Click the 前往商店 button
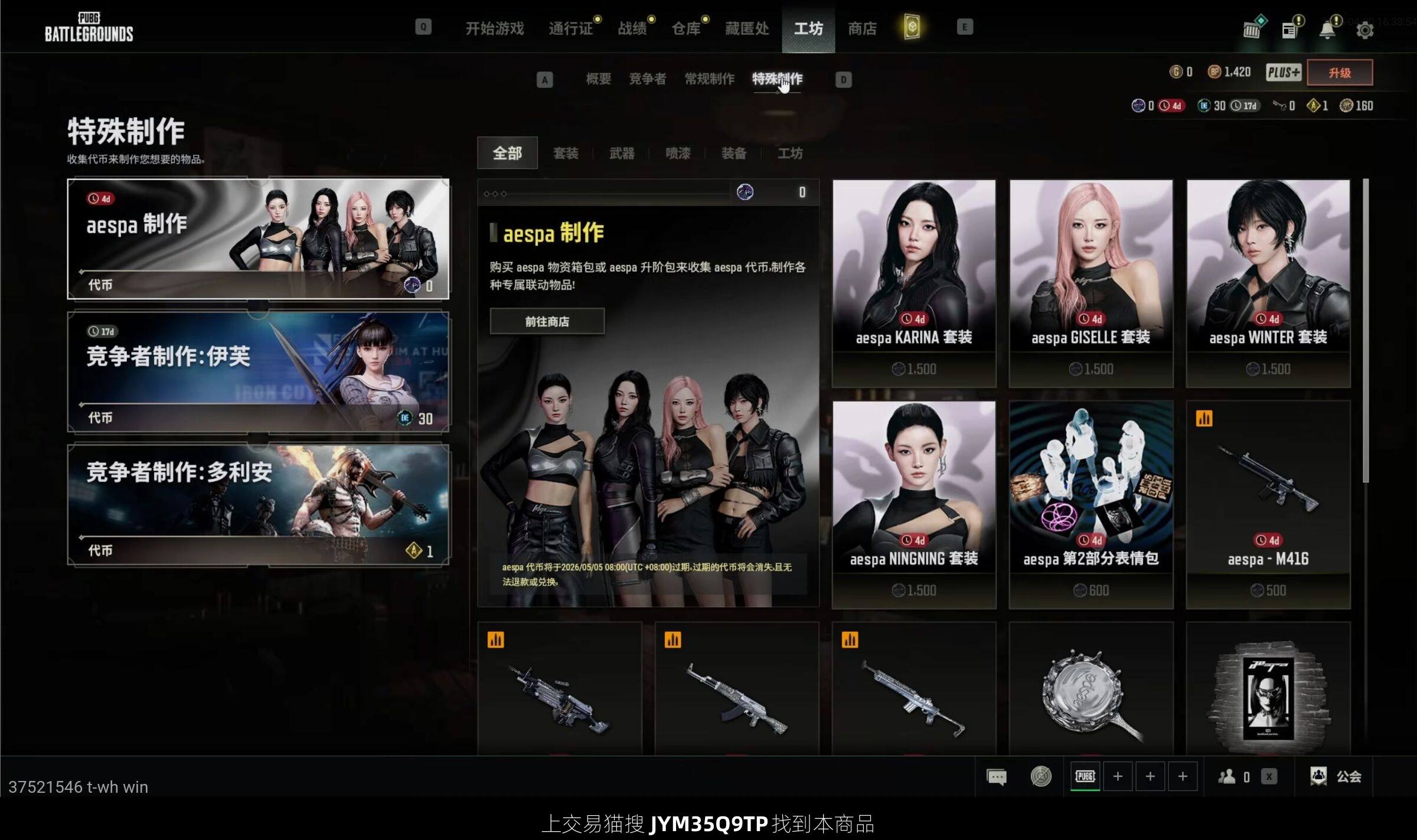1417x840 pixels. 547,322
